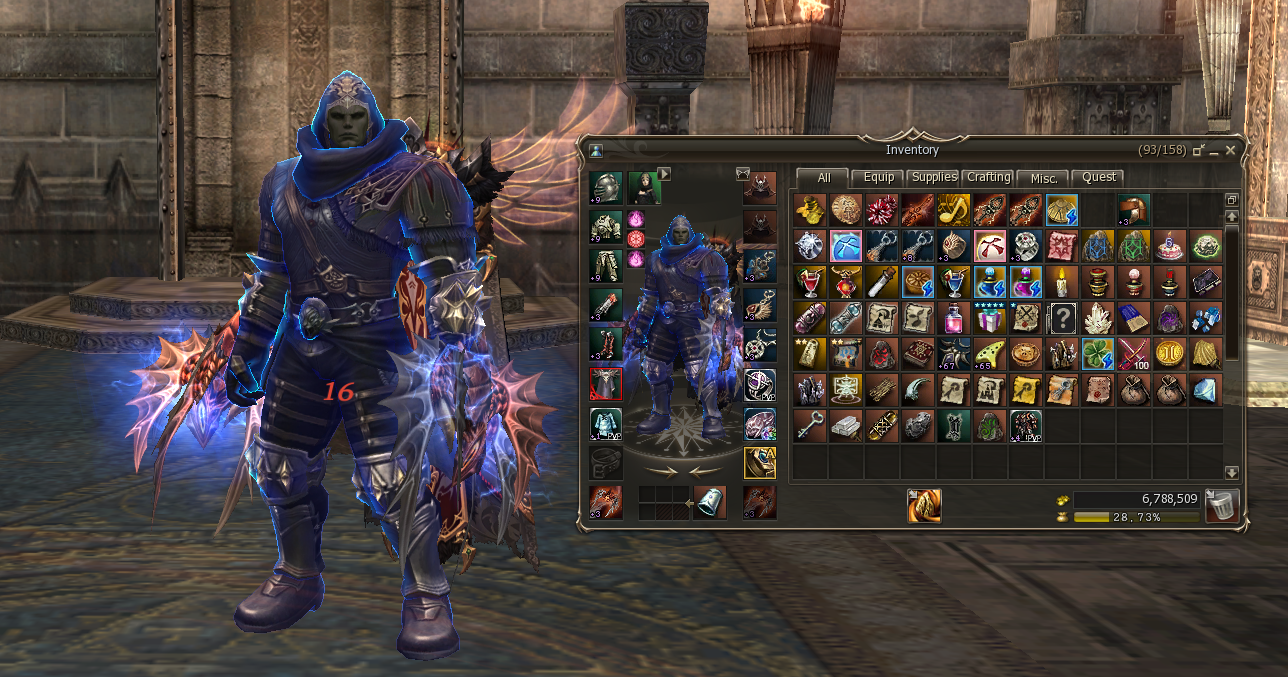
Task: View the Quest tab
Action: (1099, 177)
